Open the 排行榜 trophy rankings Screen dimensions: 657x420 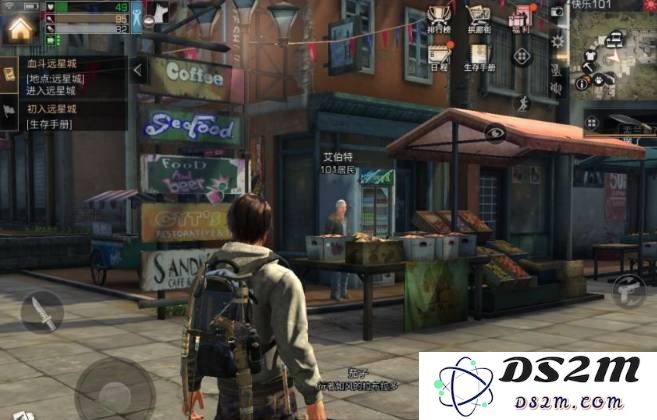tap(438, 17)
